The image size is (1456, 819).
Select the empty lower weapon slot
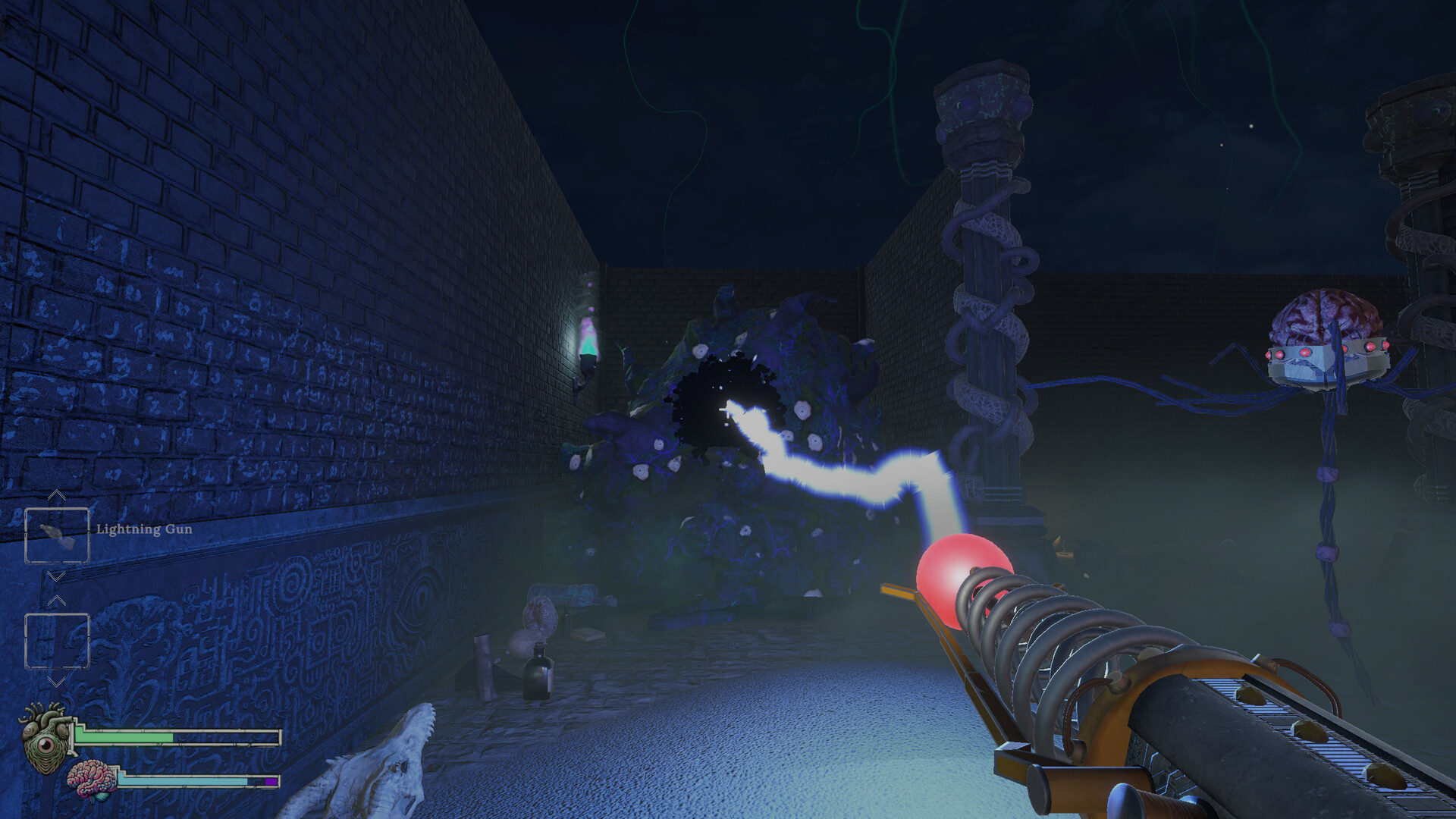coord(58,639)
